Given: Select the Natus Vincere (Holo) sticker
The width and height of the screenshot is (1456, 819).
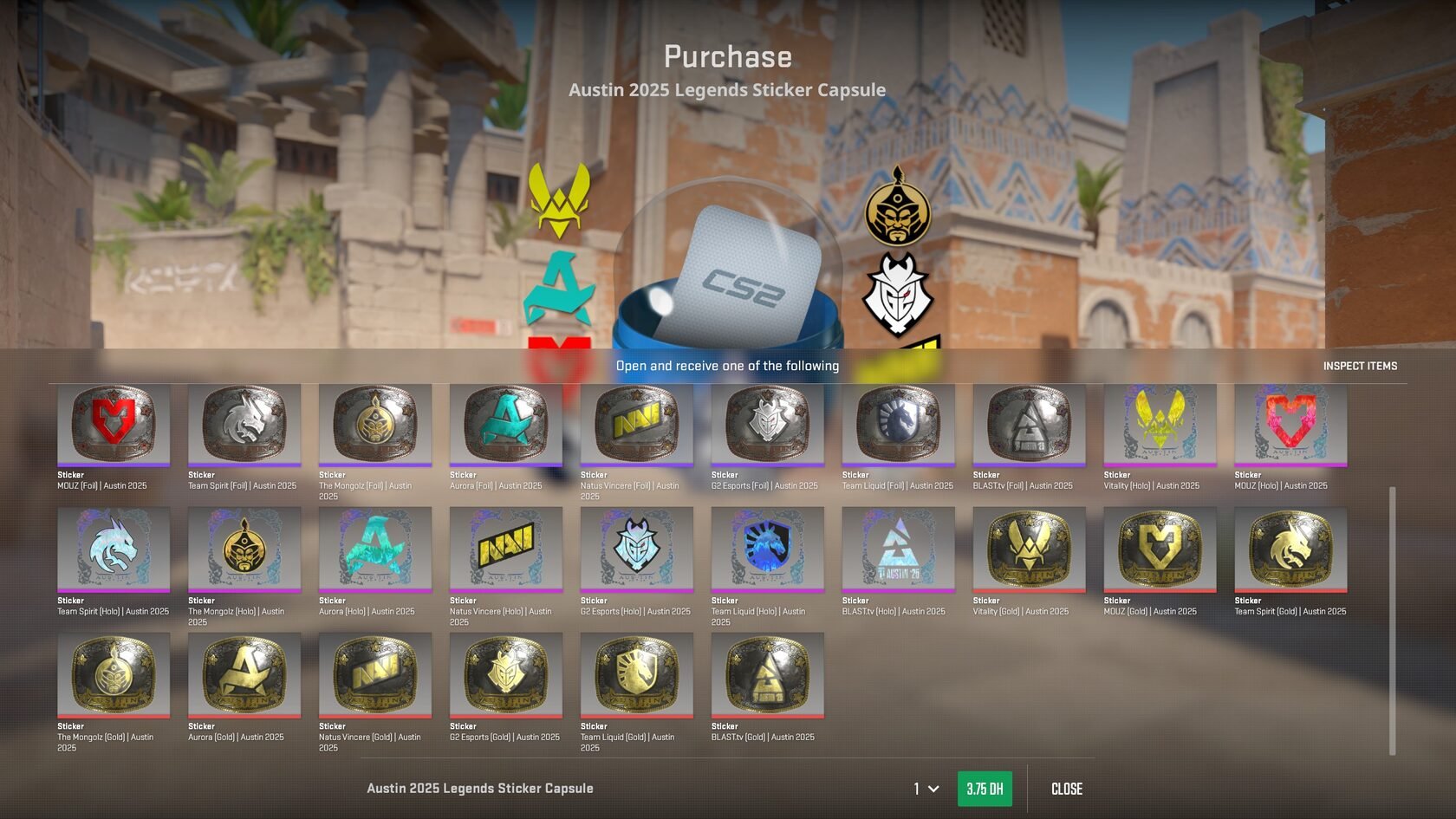Looking at the screenshot, I should point(506,549).
